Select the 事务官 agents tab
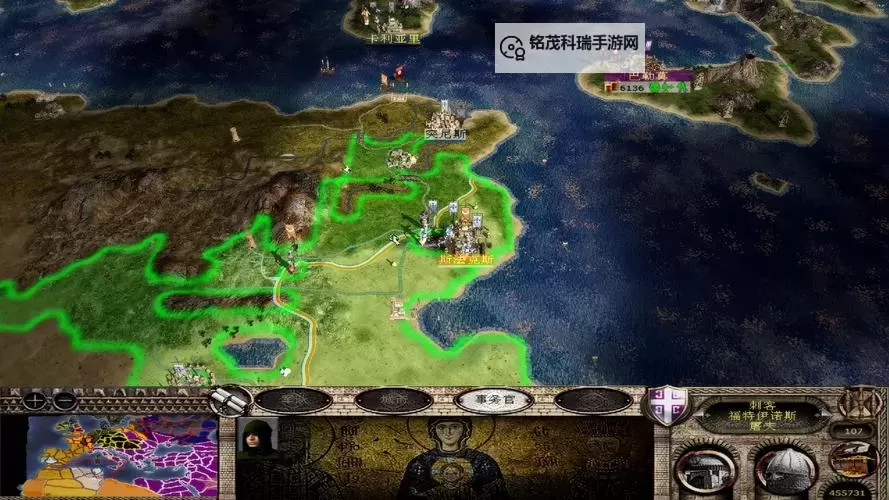Image resolution: width=889 pixels, height=500 pixels. (x=493, y=401)
